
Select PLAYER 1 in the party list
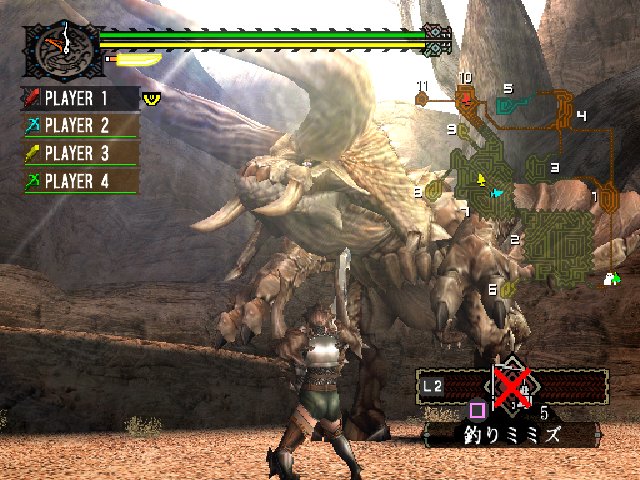pos(80,98)
